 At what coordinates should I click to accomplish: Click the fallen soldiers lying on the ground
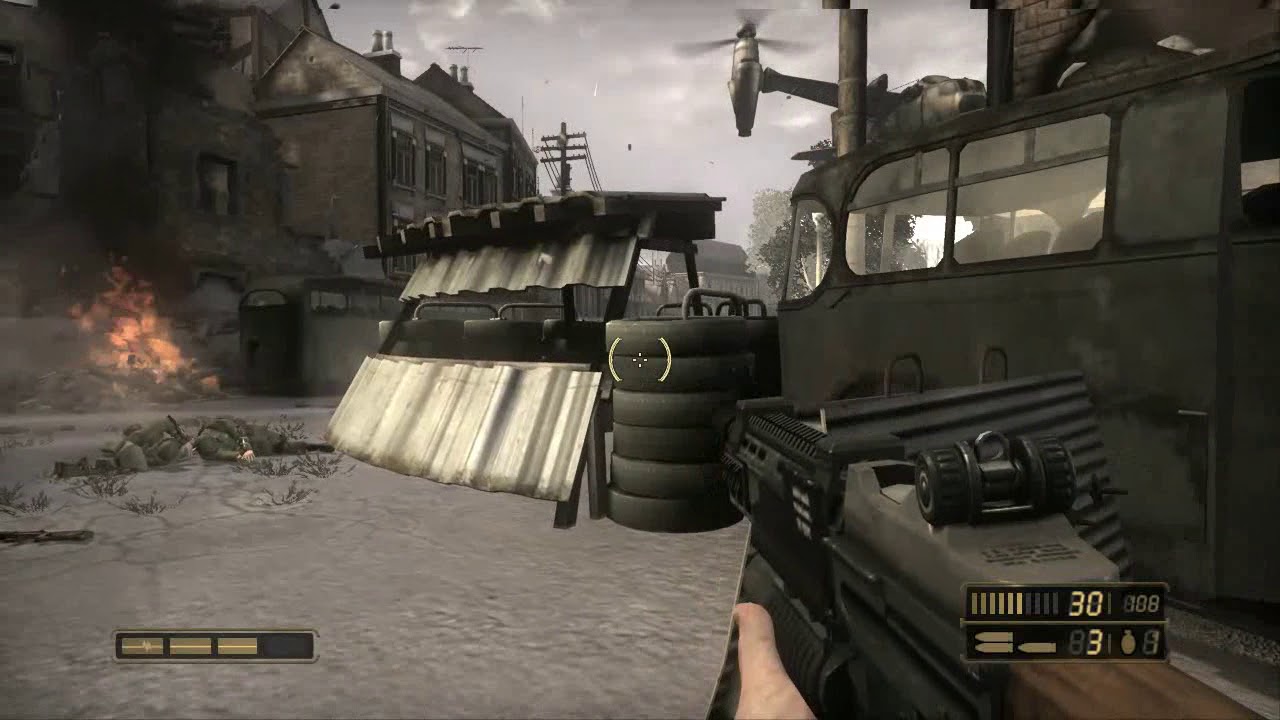185,440
